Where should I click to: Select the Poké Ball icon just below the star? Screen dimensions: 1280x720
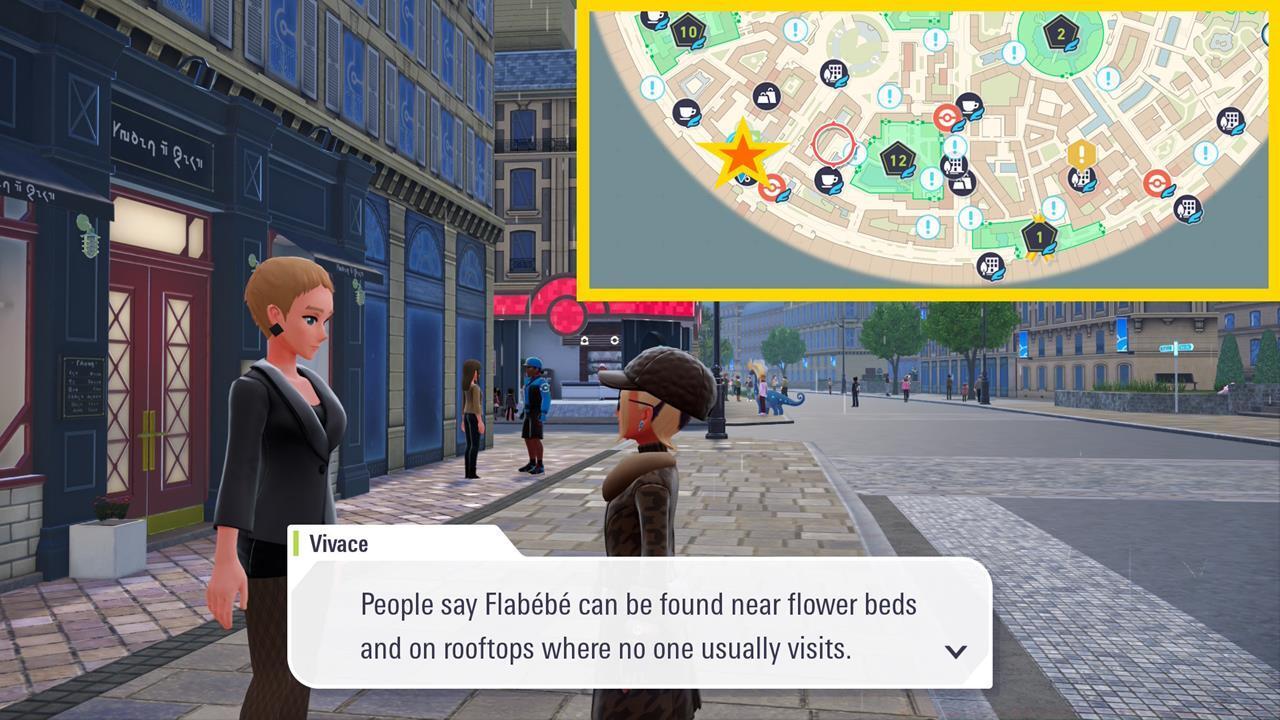770,186
